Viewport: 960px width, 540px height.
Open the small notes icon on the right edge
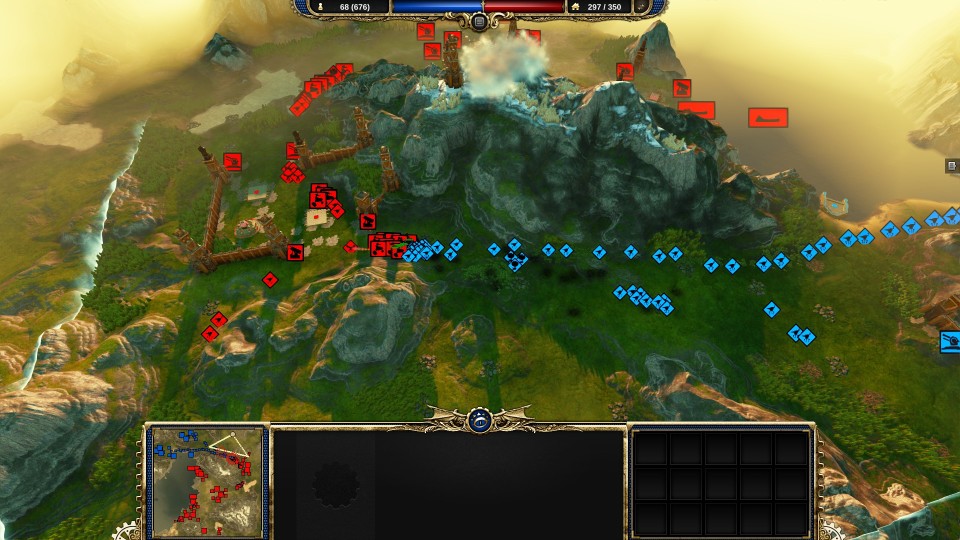tap(952, 167)
